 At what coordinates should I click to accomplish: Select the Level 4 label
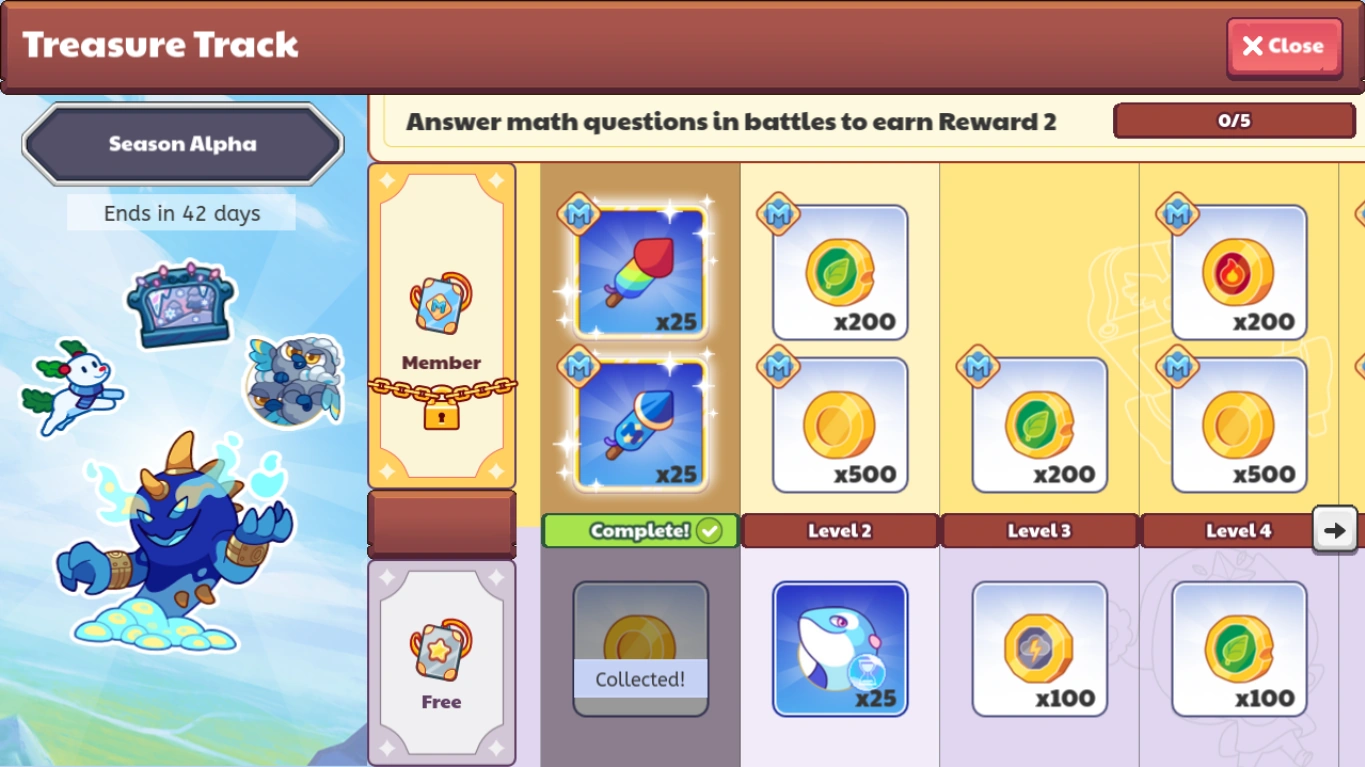pyautogui.click(x=1238, y=531)
